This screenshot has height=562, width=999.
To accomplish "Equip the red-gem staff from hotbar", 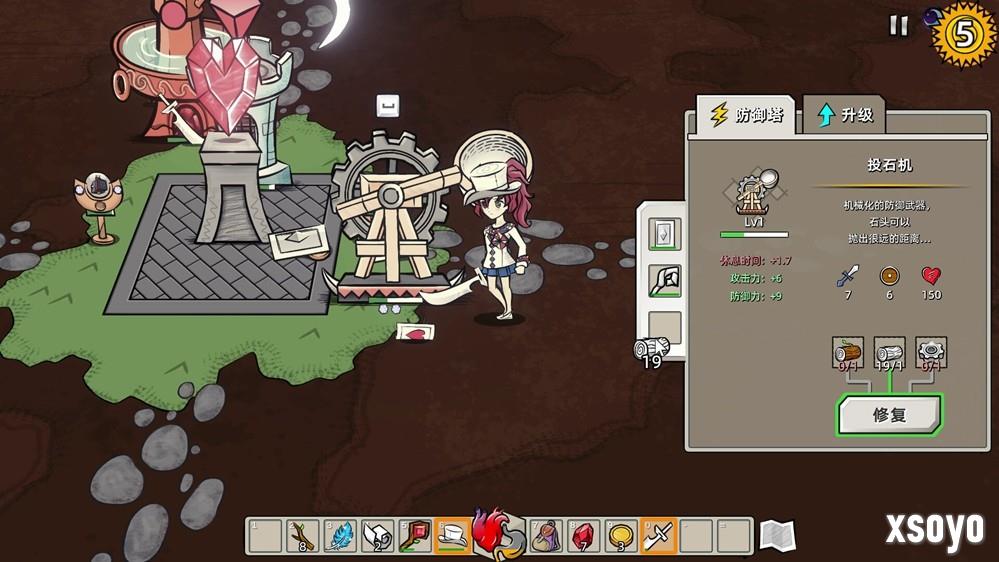I will tap(414, 536).
